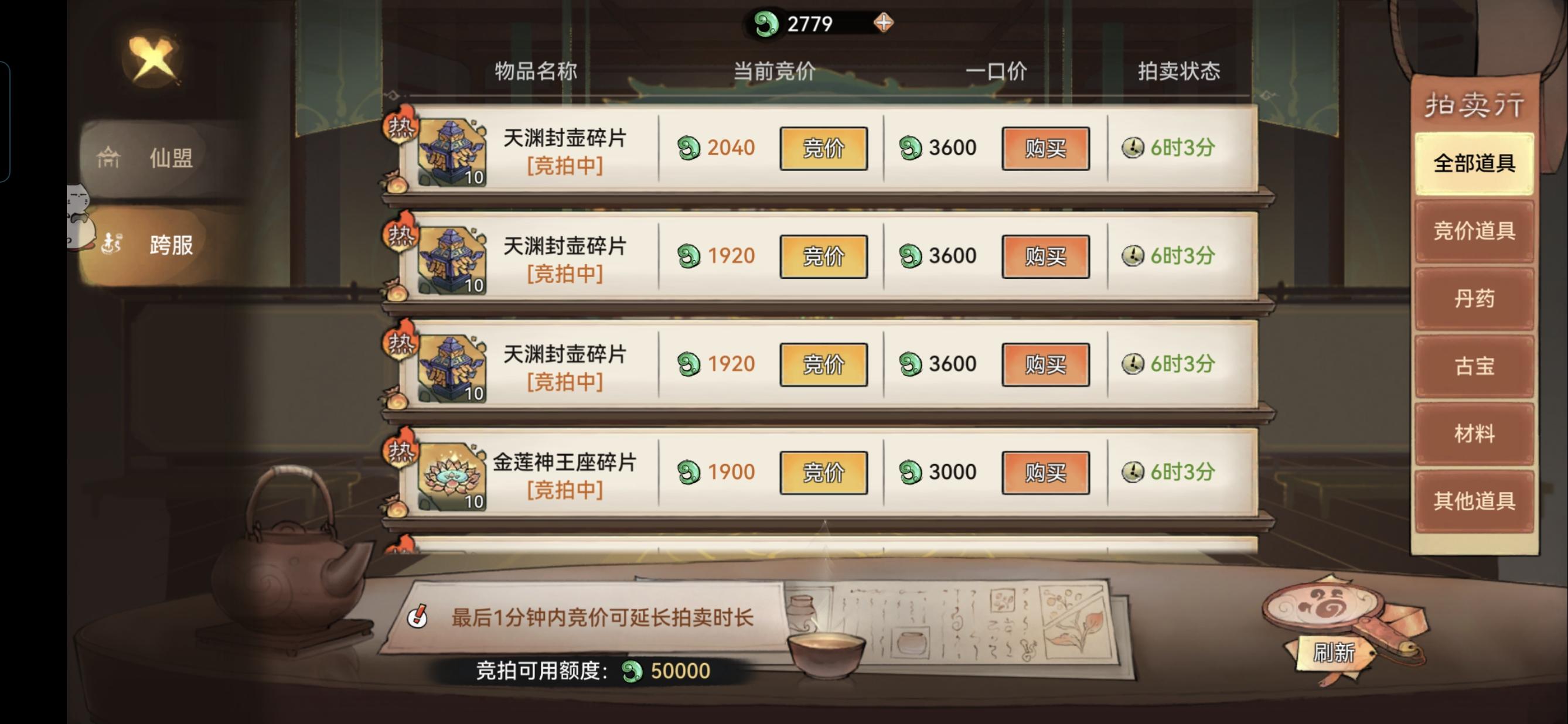This screenshot has height=724, width=1568.
Task: Select the 古宝 filter tab
Action: 1474,366
